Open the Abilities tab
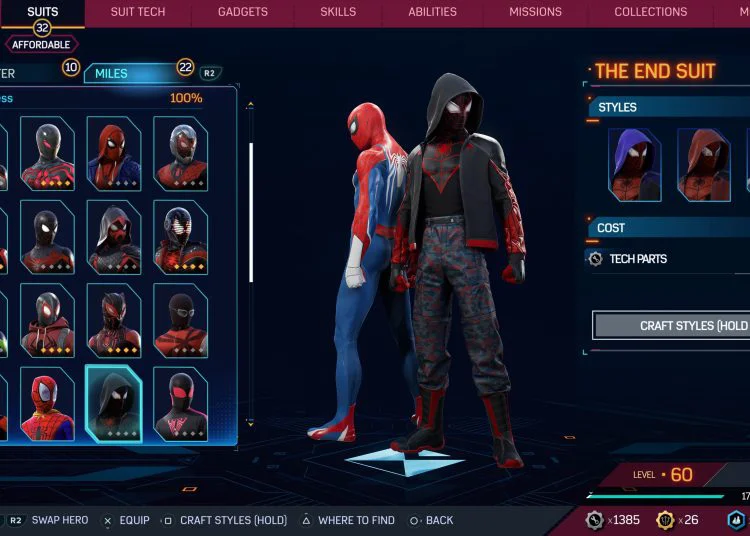 [x=433, y=12]
